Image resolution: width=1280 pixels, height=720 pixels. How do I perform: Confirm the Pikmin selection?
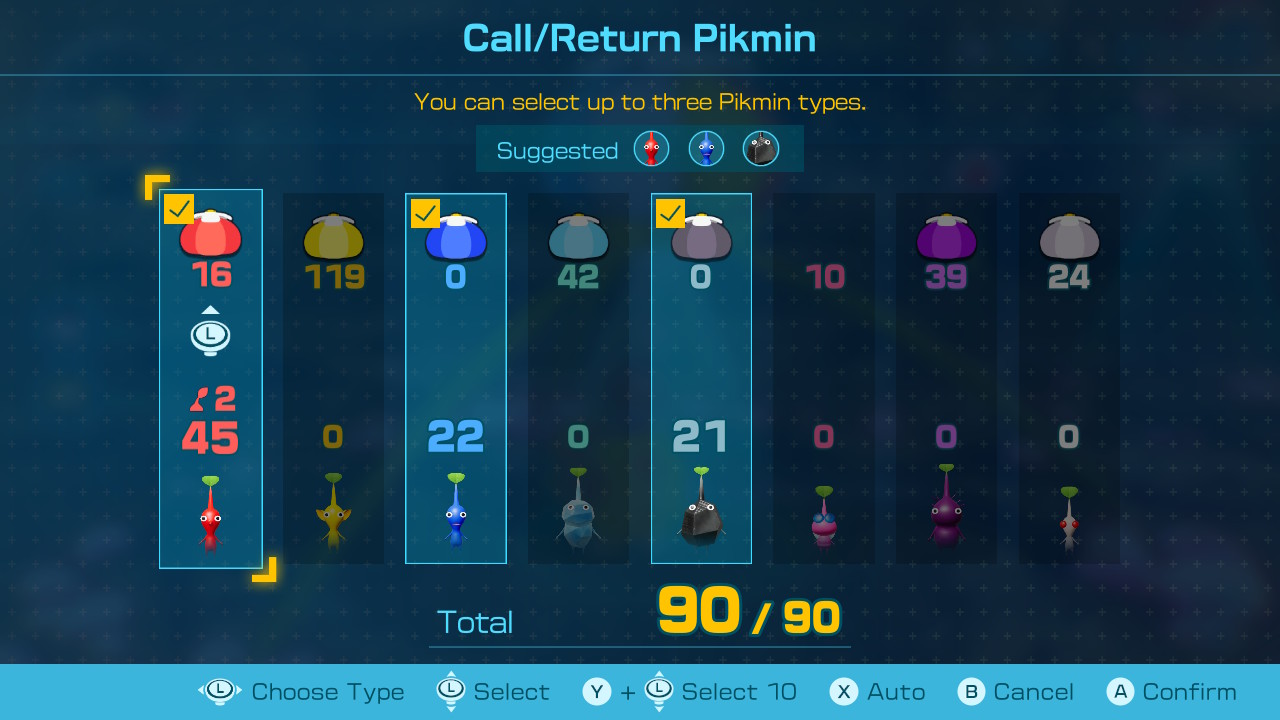coord(1172,692)
